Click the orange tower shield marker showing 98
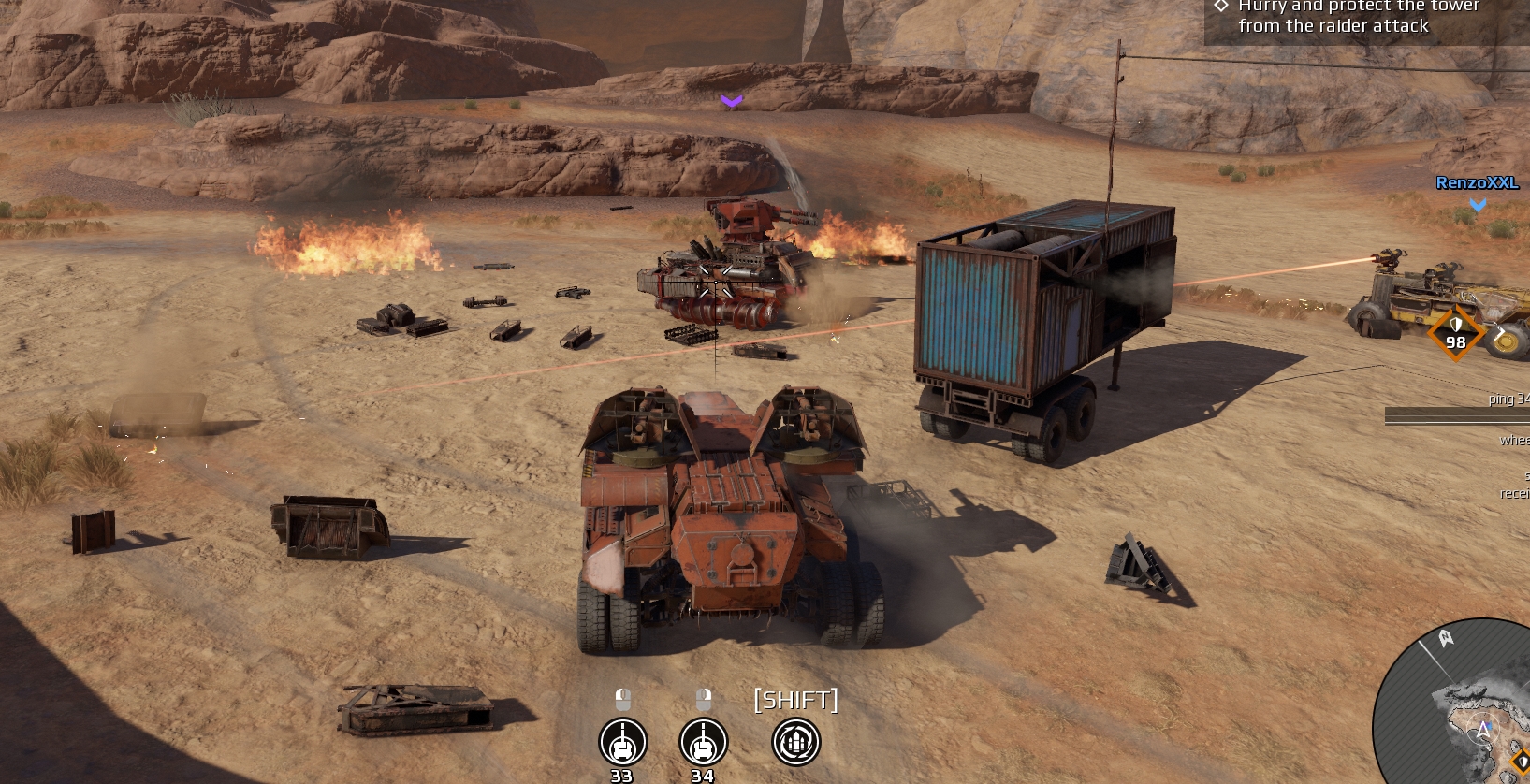This screenshot has width=1530, height=784. [1455, 333]
